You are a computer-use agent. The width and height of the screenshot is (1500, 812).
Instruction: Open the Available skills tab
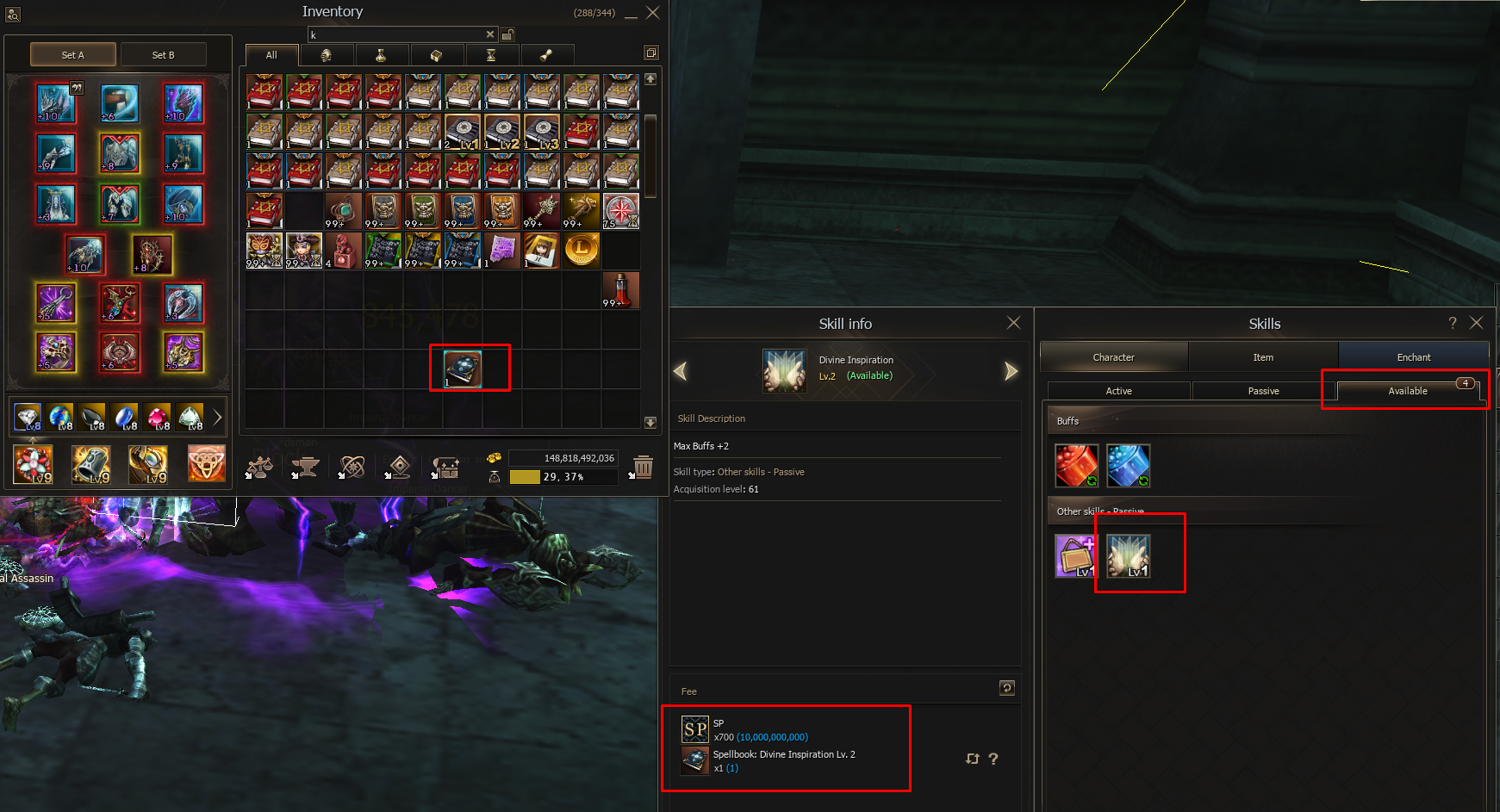[1407, 391]
